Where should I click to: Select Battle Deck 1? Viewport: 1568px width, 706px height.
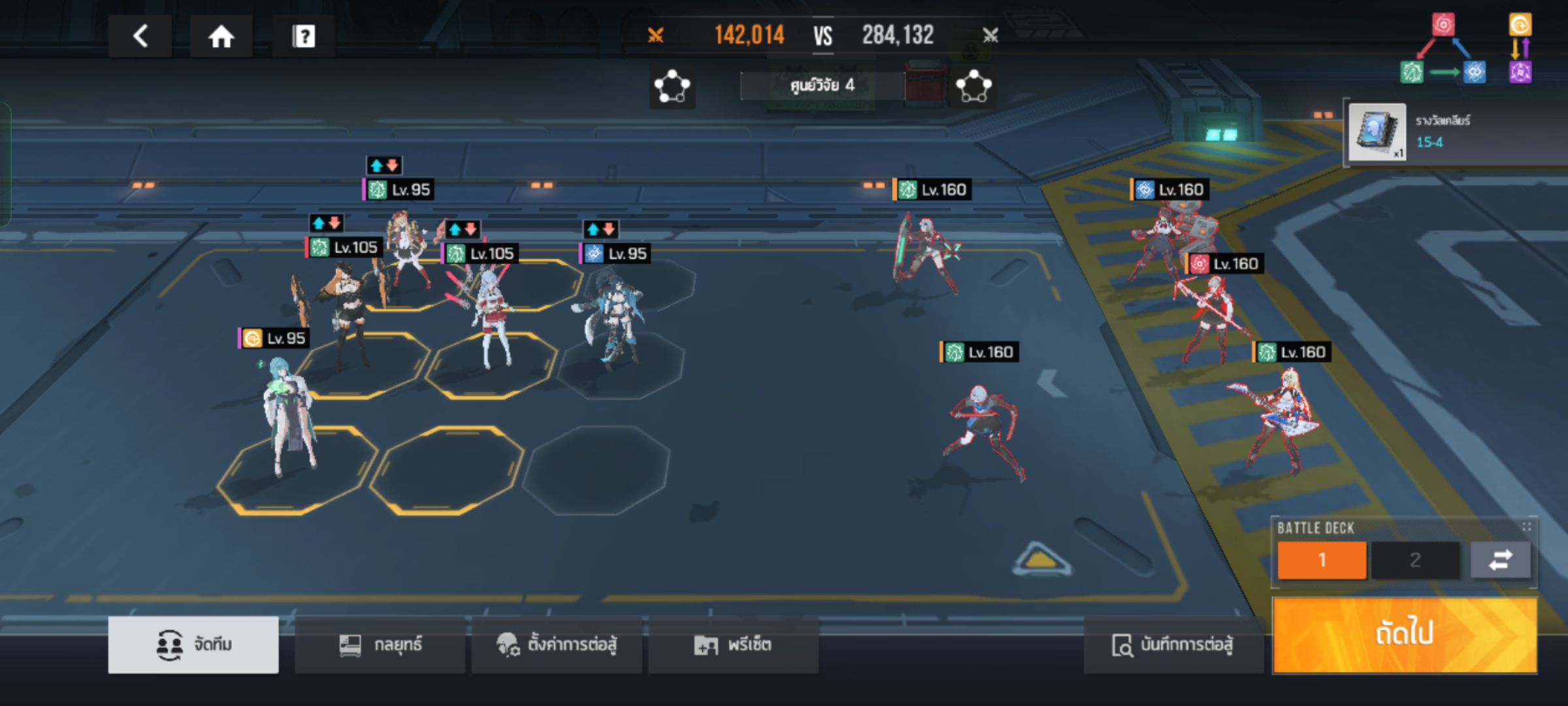[1322, 560]
